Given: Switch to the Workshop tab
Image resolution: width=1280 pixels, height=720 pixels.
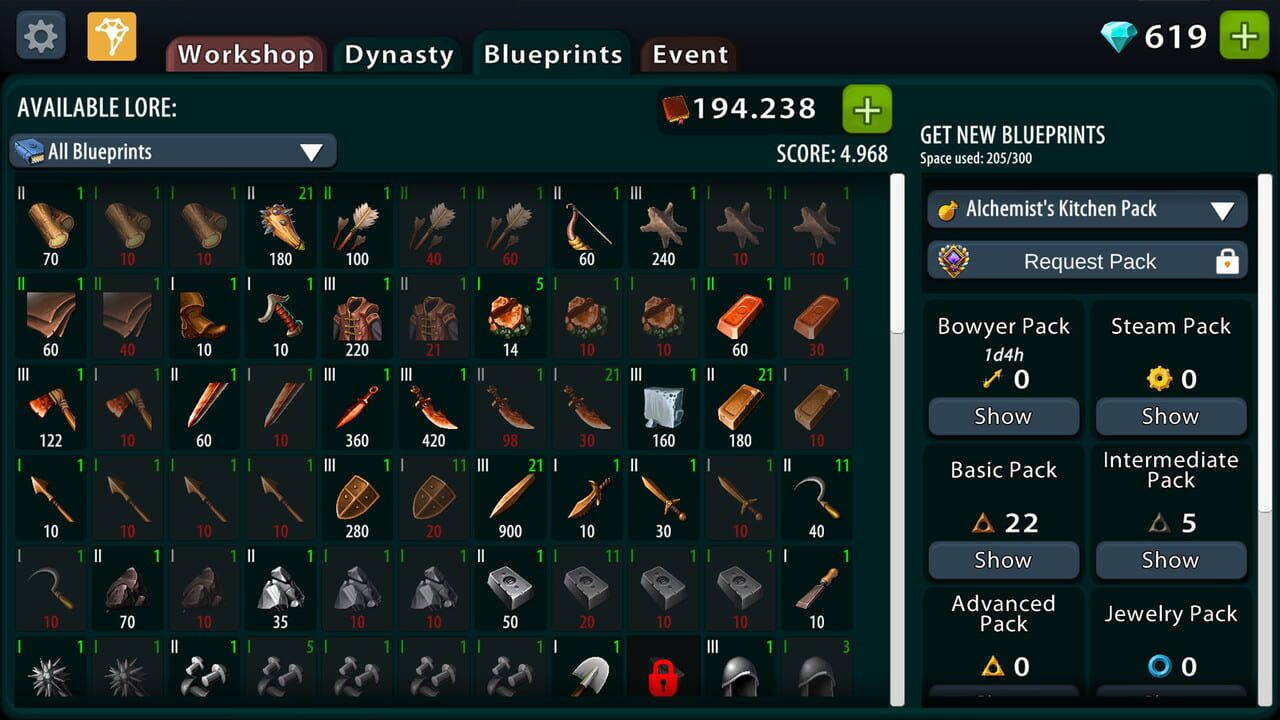Looking at the screenshot, I should point(244,55).
